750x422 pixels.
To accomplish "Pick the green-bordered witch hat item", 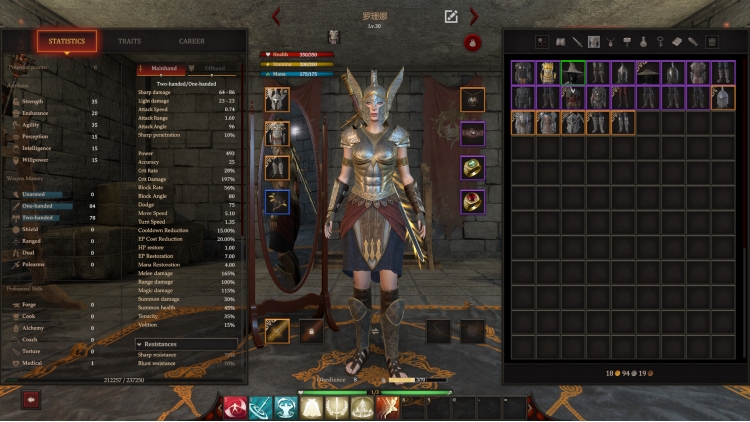I will [x=573, y=72].
